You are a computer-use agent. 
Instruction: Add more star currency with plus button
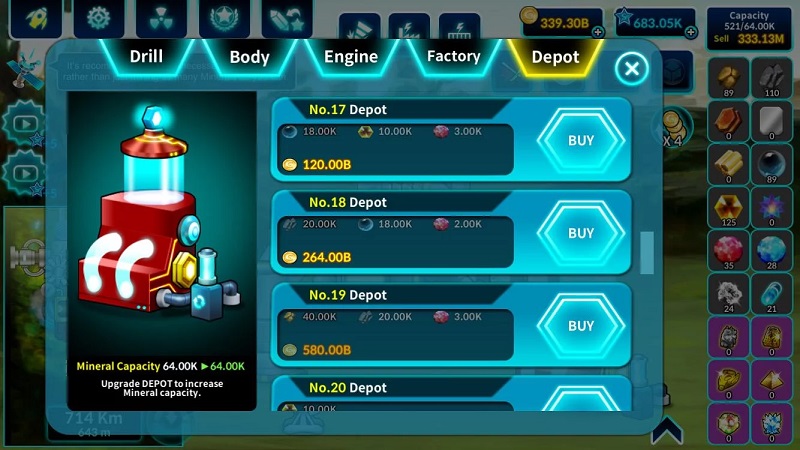click(x=691, y=32)
